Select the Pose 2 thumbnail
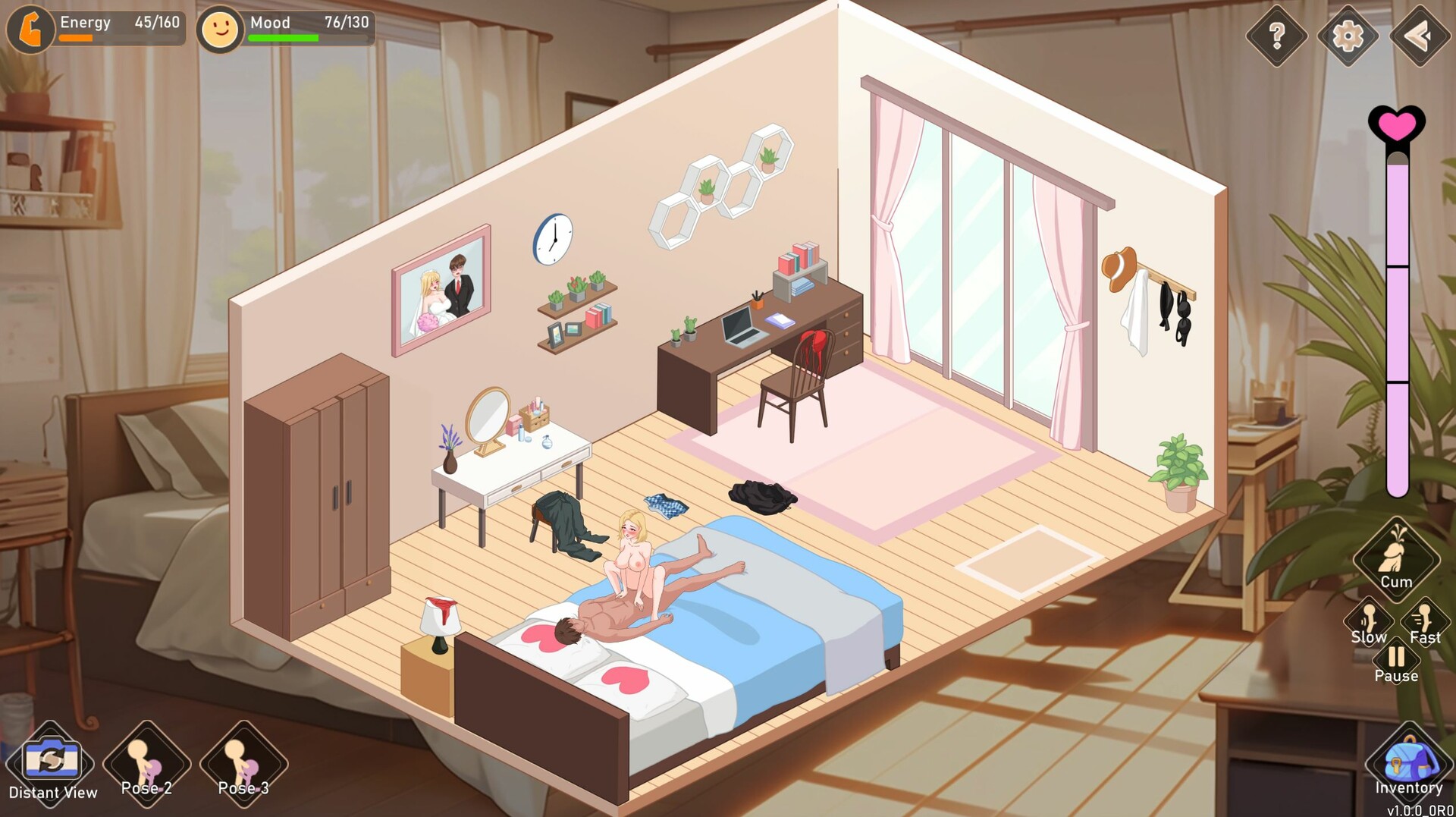 click(x=146, y=762)
